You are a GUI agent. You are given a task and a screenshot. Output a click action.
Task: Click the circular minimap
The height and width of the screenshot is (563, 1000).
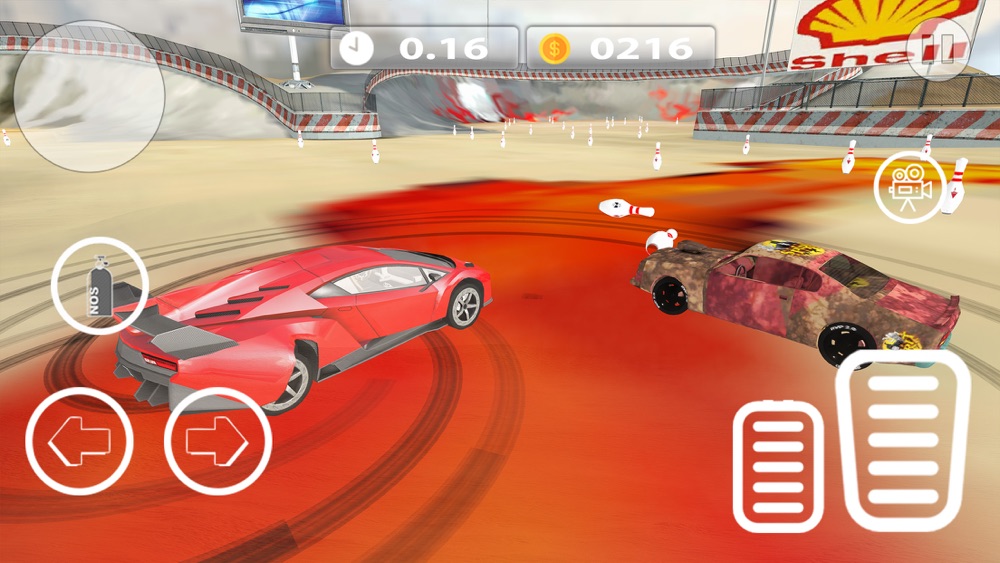click(90, 95)
